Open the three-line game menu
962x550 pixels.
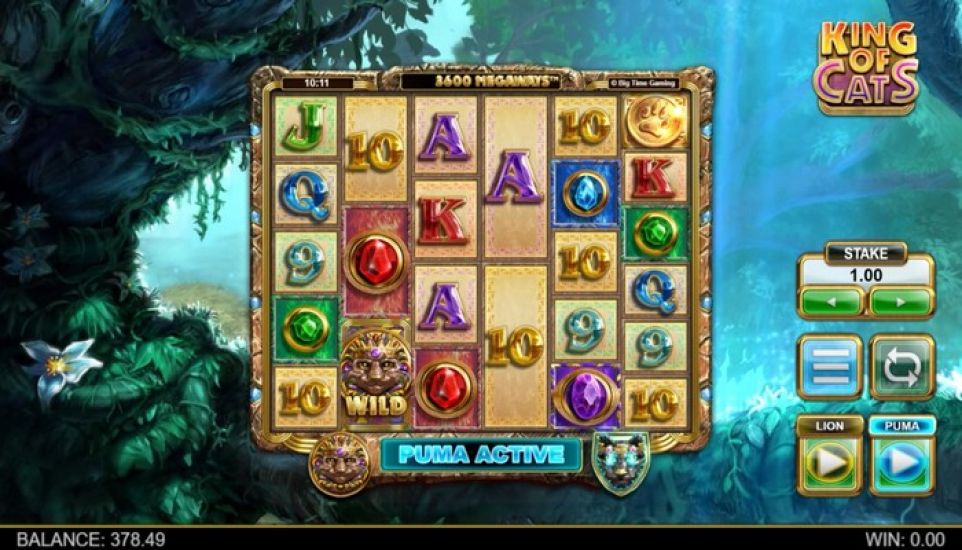point(829,367)
